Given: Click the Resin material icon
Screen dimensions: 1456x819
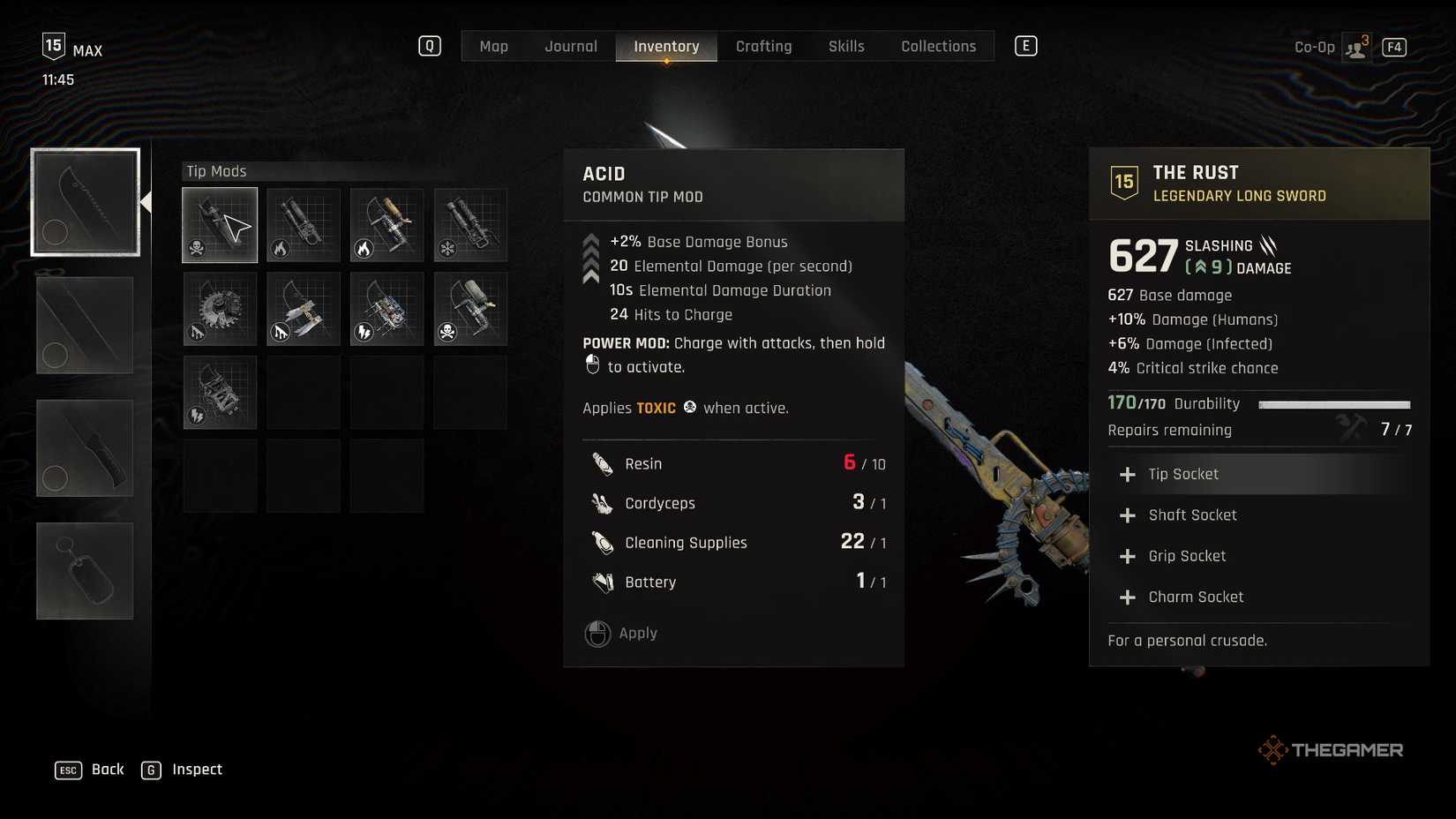Looking at the screenshot, I should [x=601, y=462].
